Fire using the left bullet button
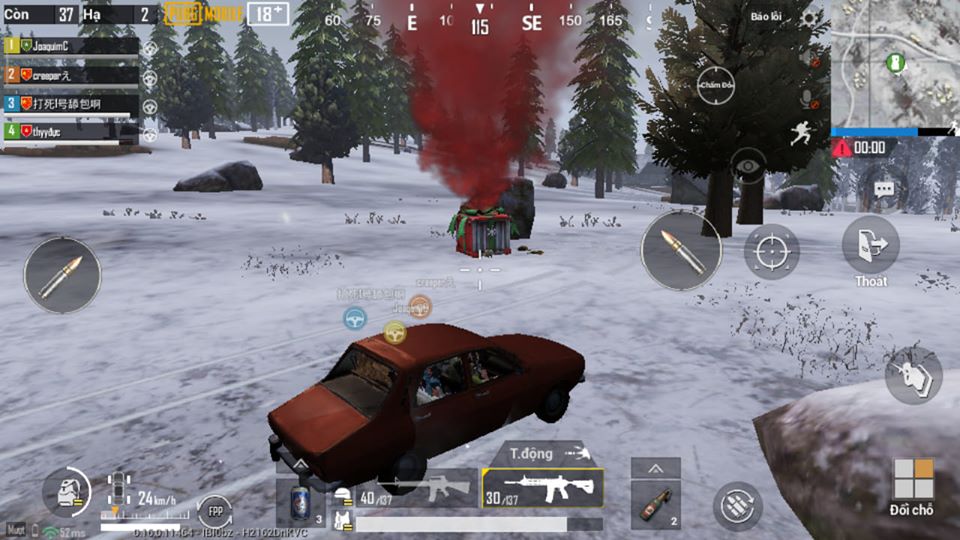The width and height of the screenshot is (960, 540). tap(62, 275)
